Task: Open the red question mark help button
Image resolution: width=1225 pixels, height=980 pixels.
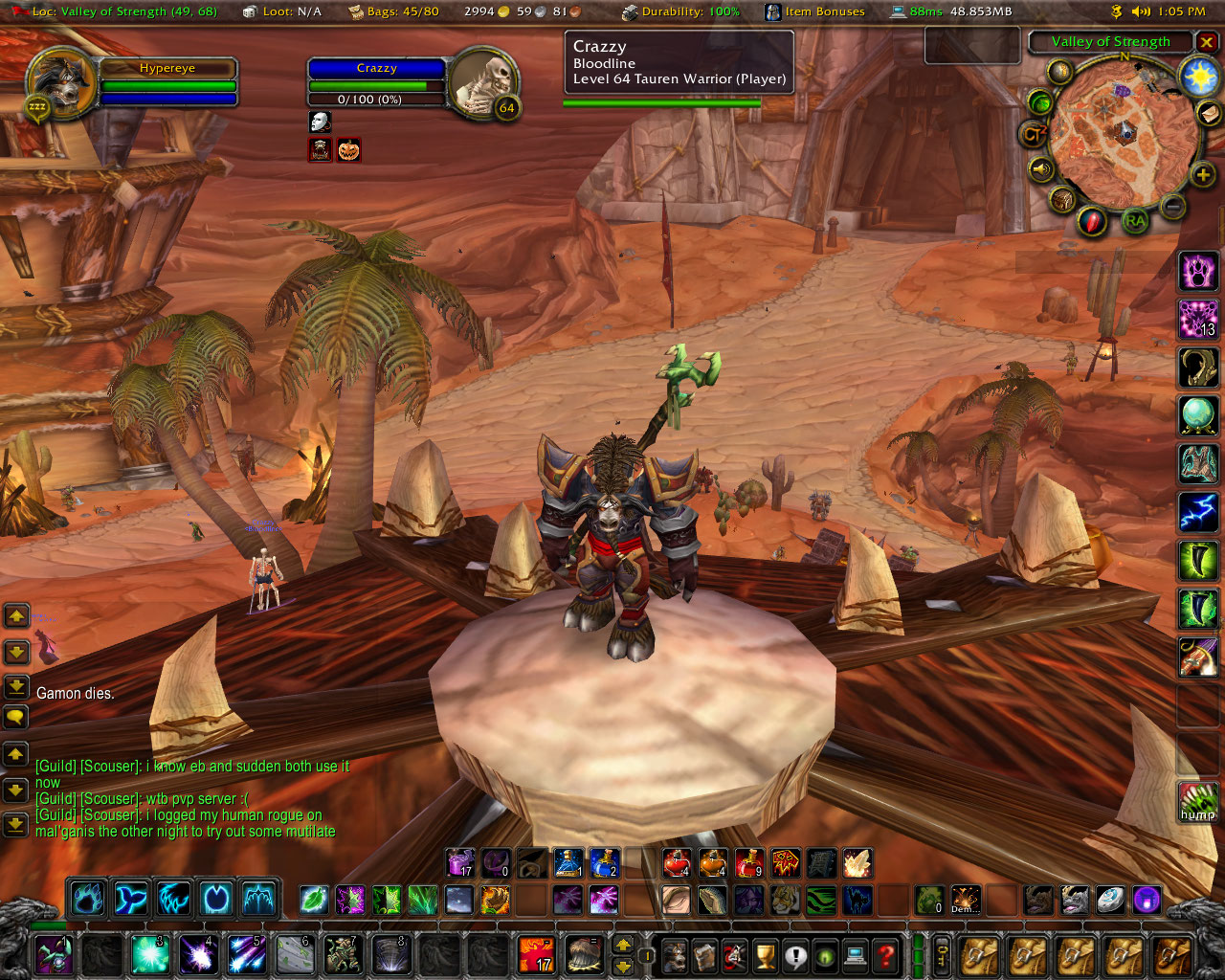Action: click(x=886, y=955)
